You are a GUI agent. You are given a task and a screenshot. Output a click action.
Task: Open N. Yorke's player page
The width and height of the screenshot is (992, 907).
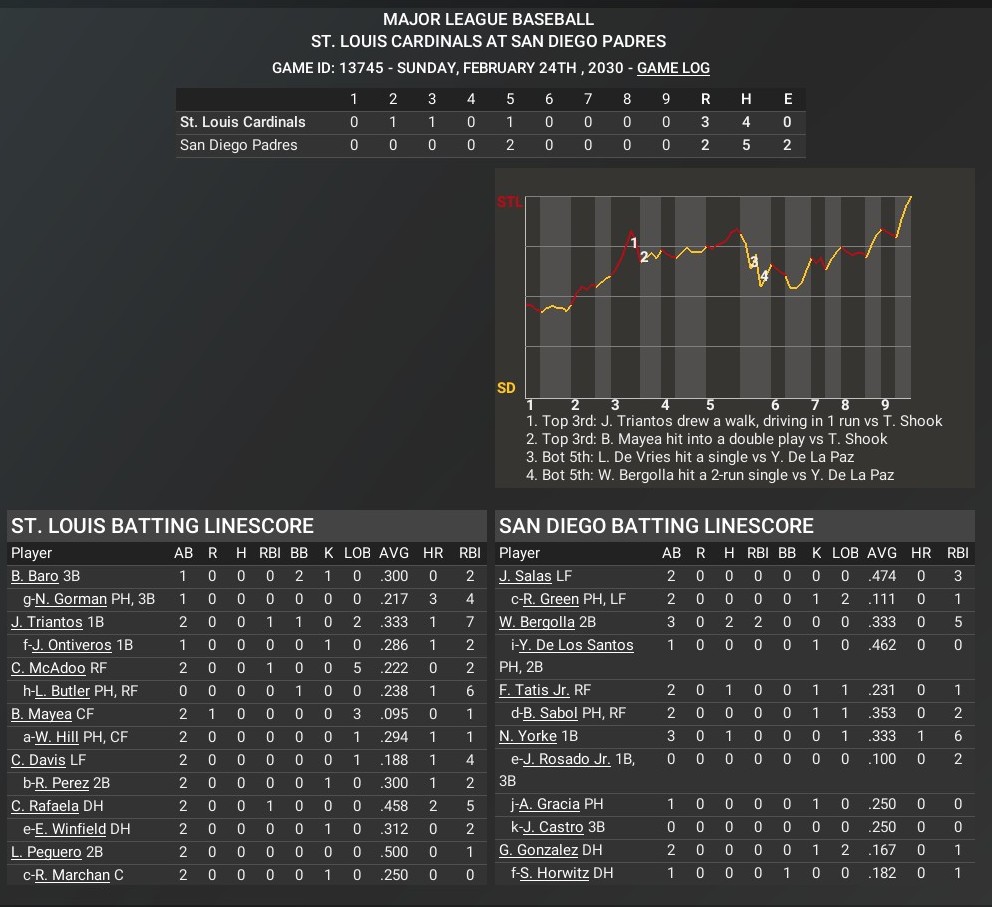pos(527,735)
